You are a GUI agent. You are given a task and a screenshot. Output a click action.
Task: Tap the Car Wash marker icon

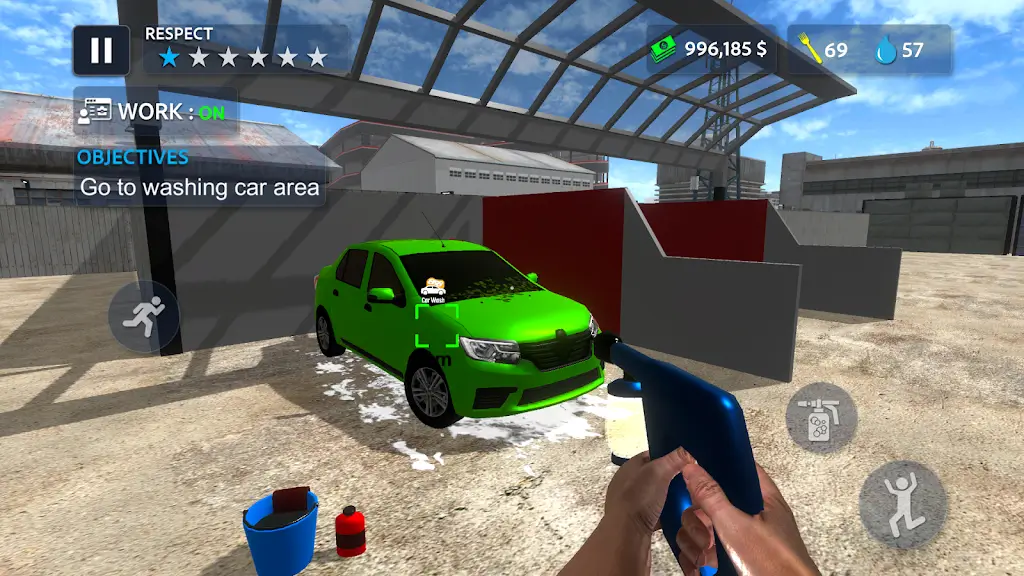click(x=434, y=290)
